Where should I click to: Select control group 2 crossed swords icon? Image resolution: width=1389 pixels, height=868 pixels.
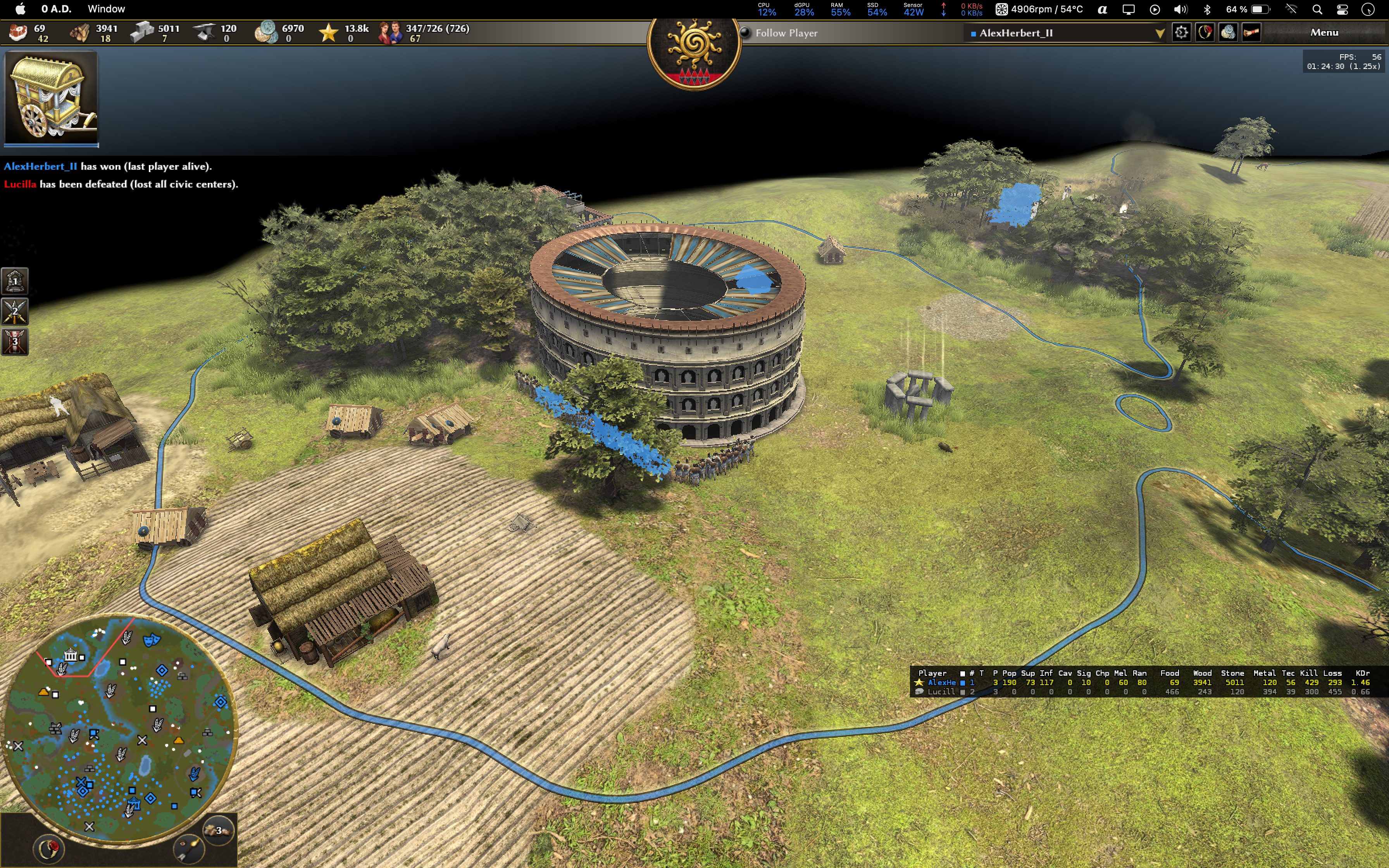coord(15,312)
